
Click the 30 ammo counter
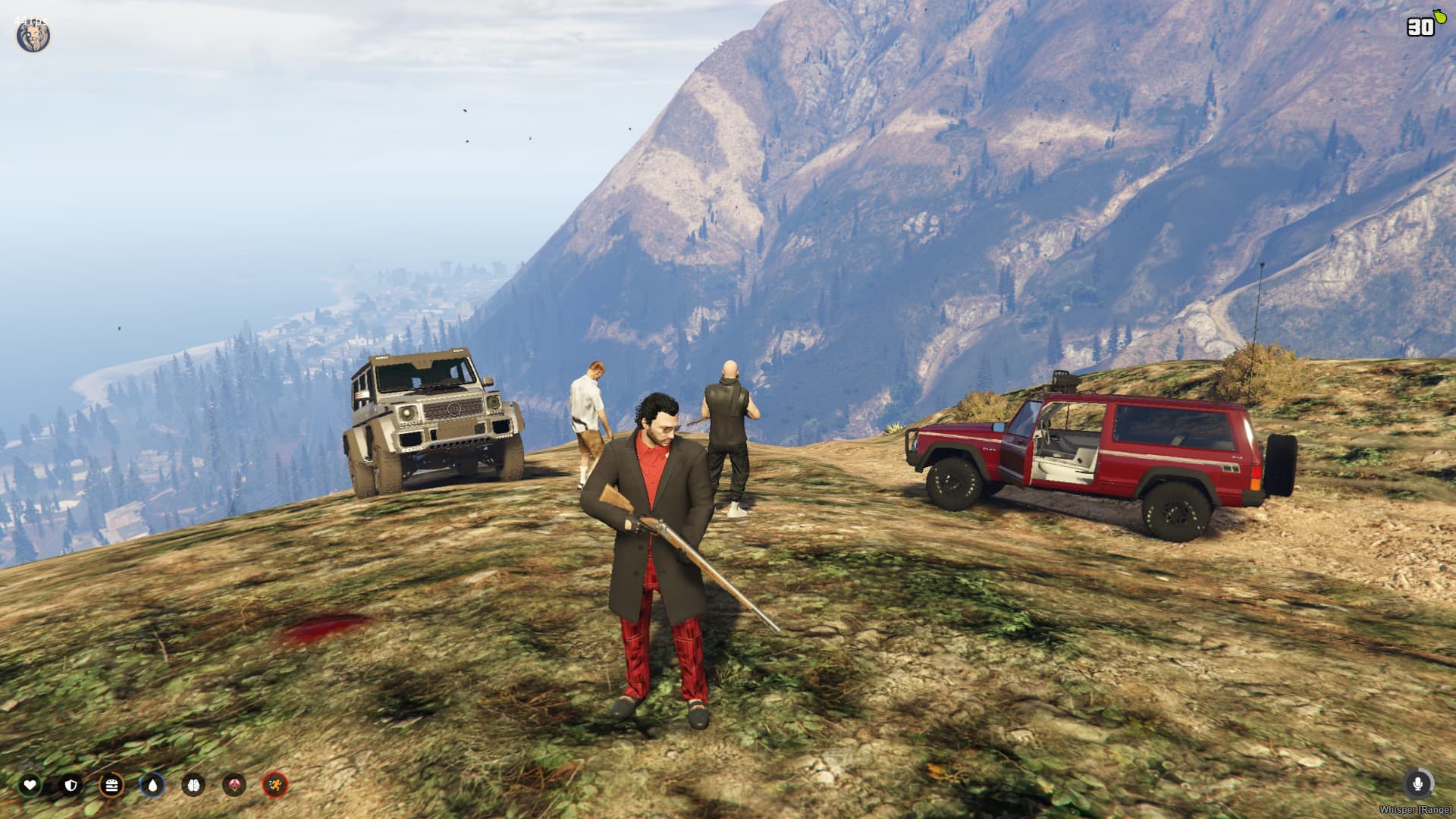coord(1420,27)
